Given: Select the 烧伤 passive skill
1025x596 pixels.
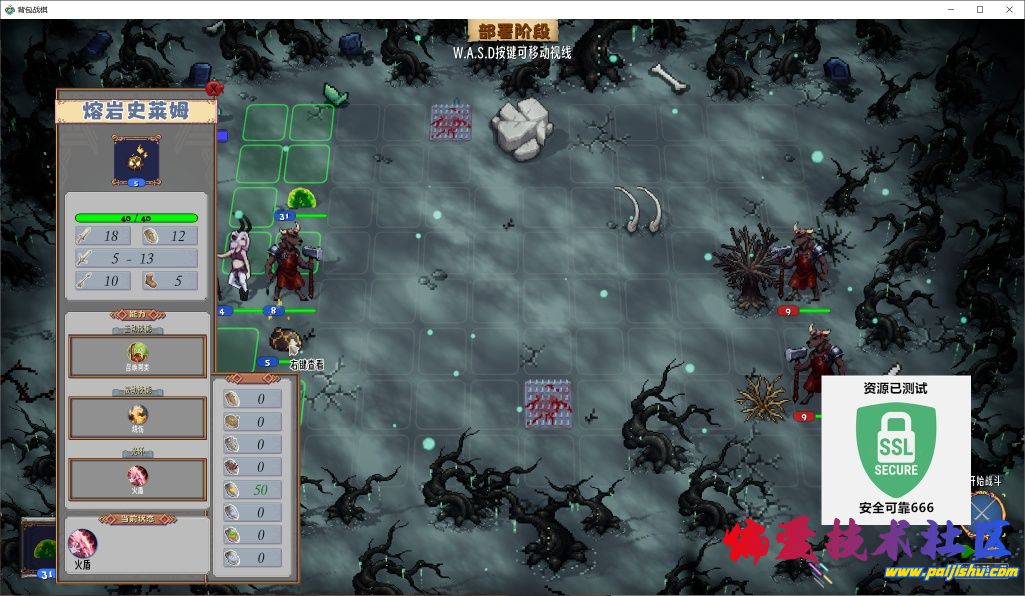Looking at the screenshot, I should [137, 416].
